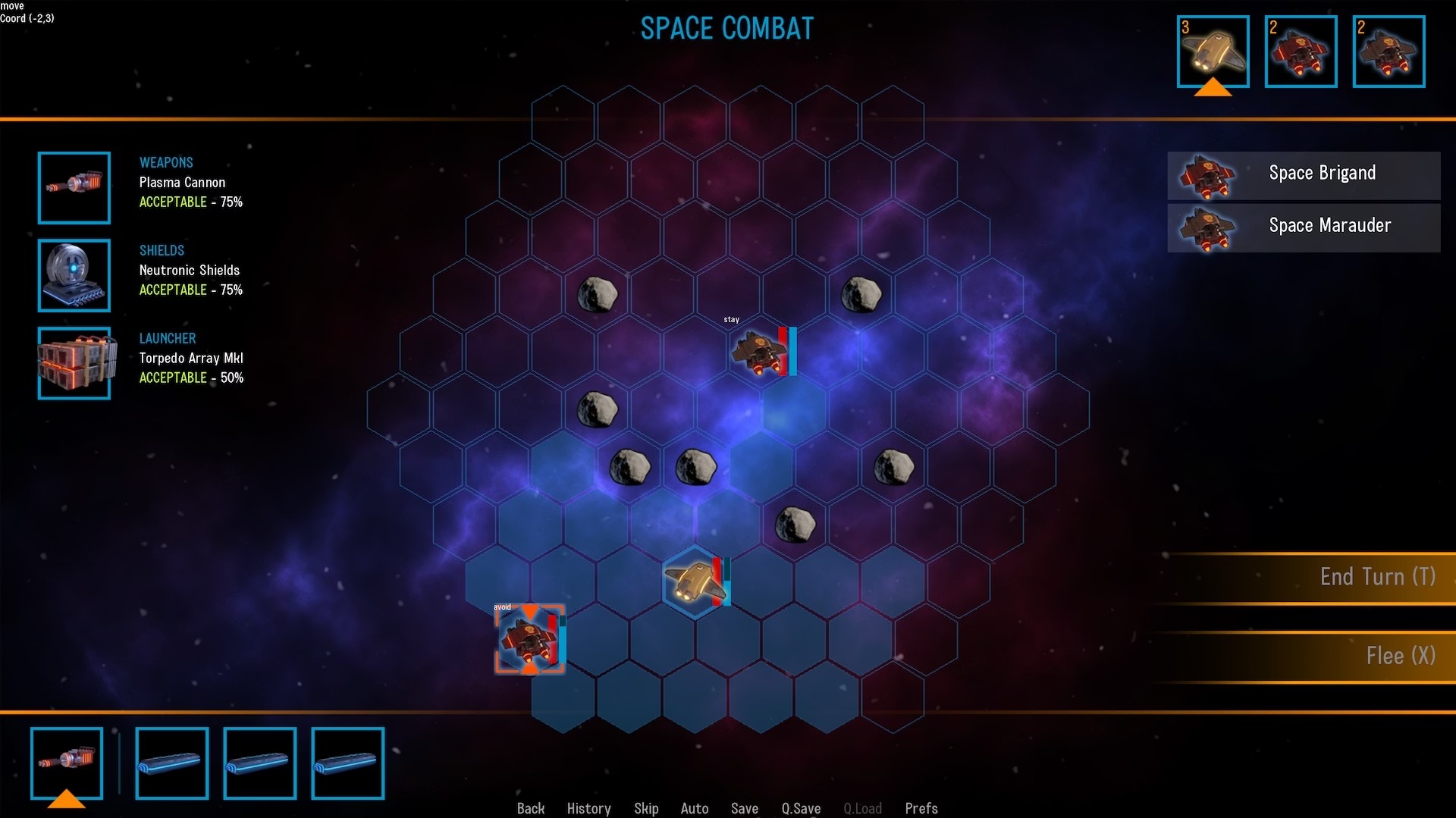The height and width of the screenshot is (818, 1456).
Task: Open the Prefs menu
Action: 921,808
